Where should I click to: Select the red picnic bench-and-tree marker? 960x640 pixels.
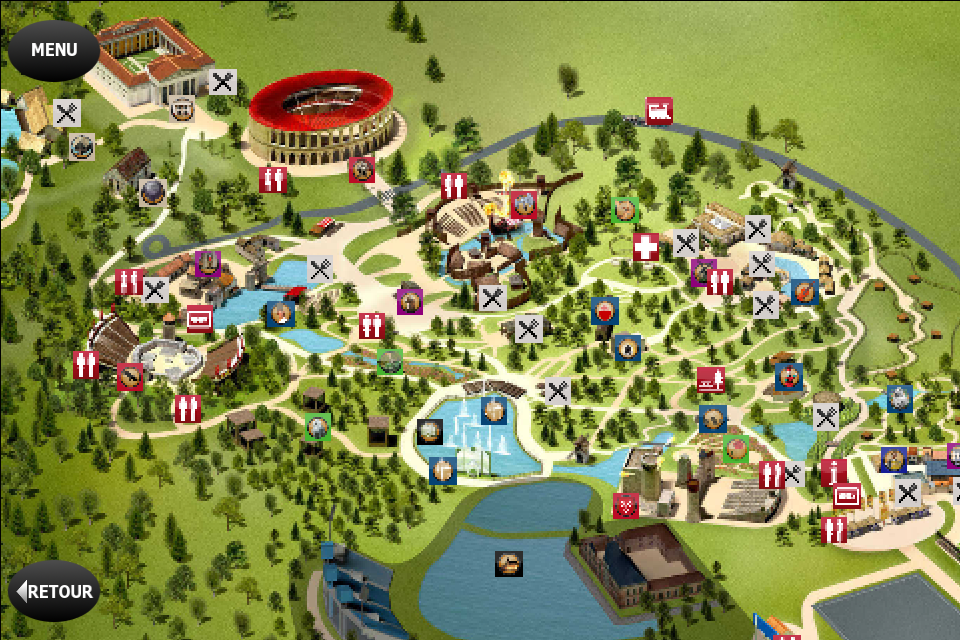pyautogui.click(x=711, y=380)
